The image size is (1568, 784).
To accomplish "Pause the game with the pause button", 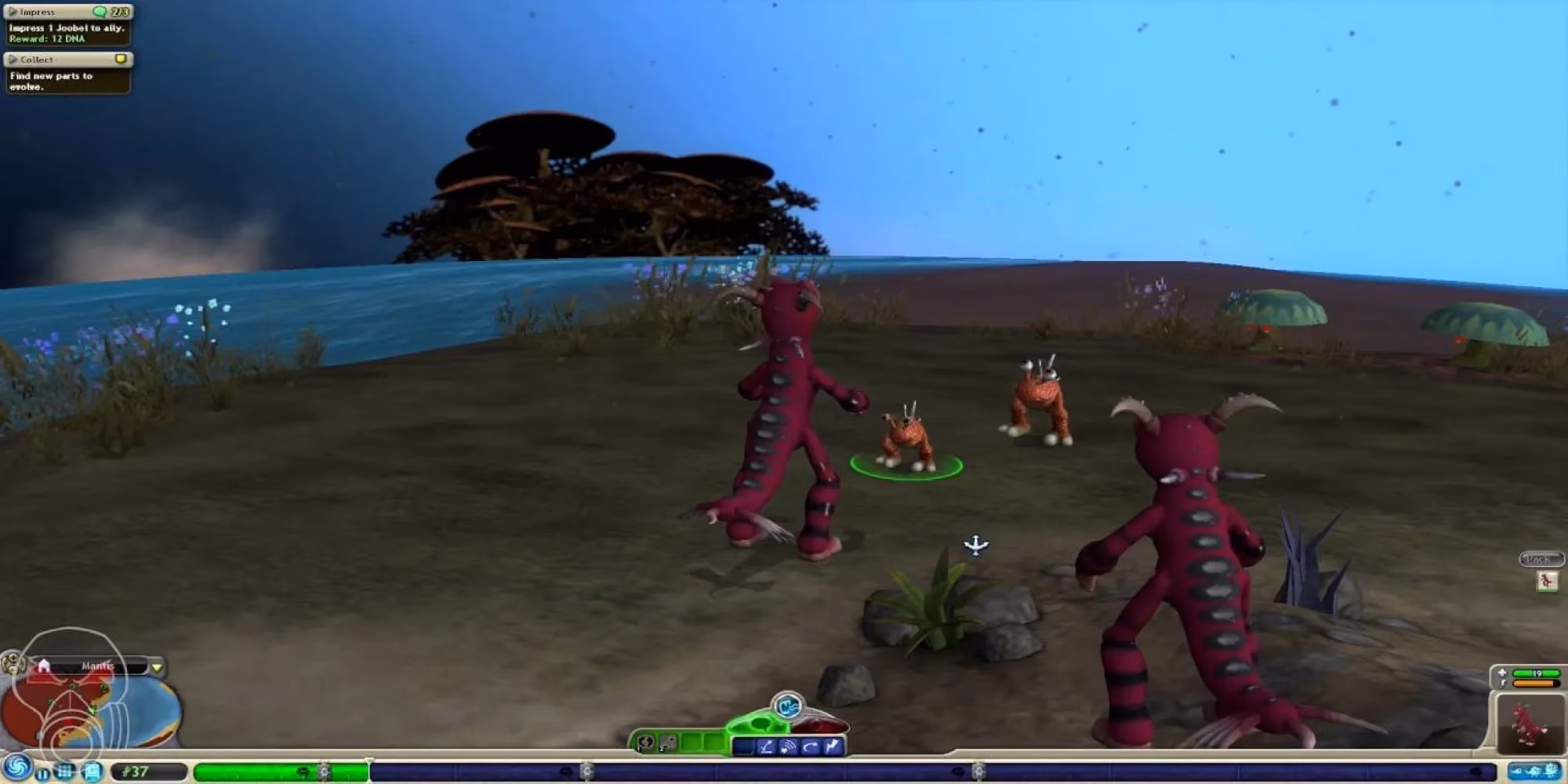I will click(x=42, y=775).
